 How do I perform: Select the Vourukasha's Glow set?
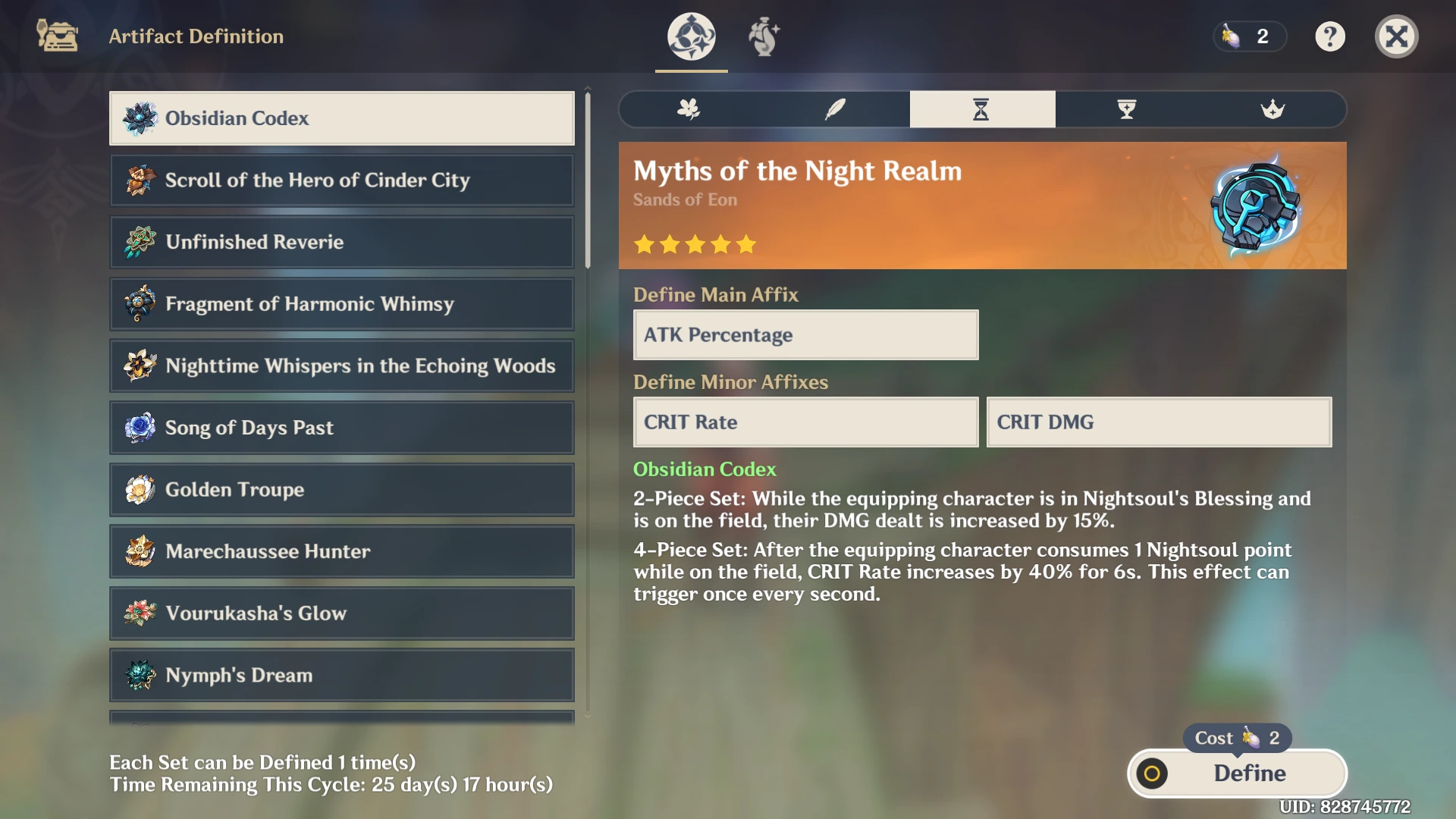click(341, 613)
